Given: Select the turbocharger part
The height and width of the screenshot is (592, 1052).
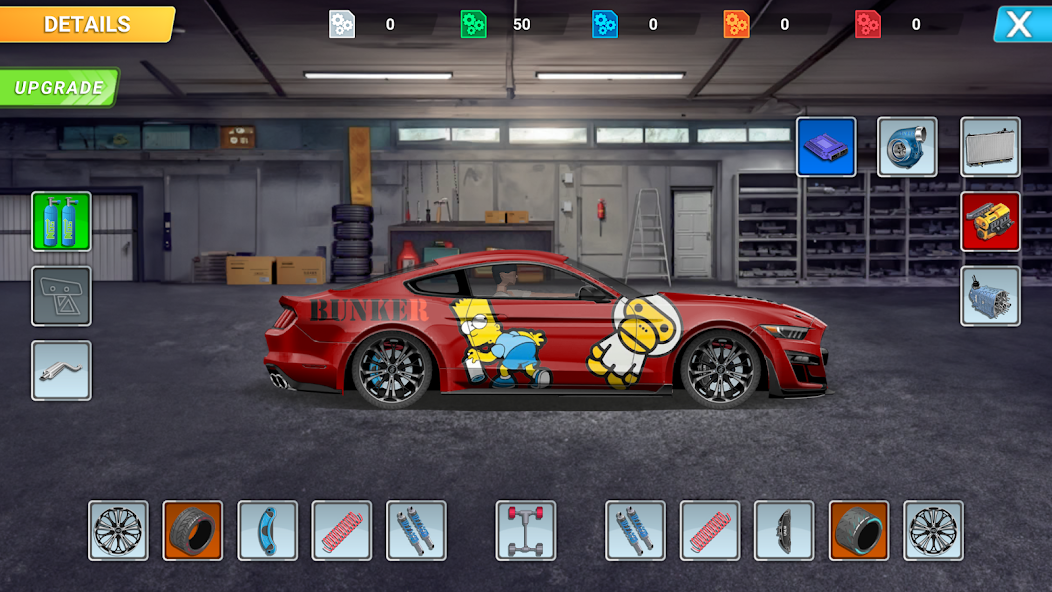Looking at the screenshot, I should pos(907,147).
